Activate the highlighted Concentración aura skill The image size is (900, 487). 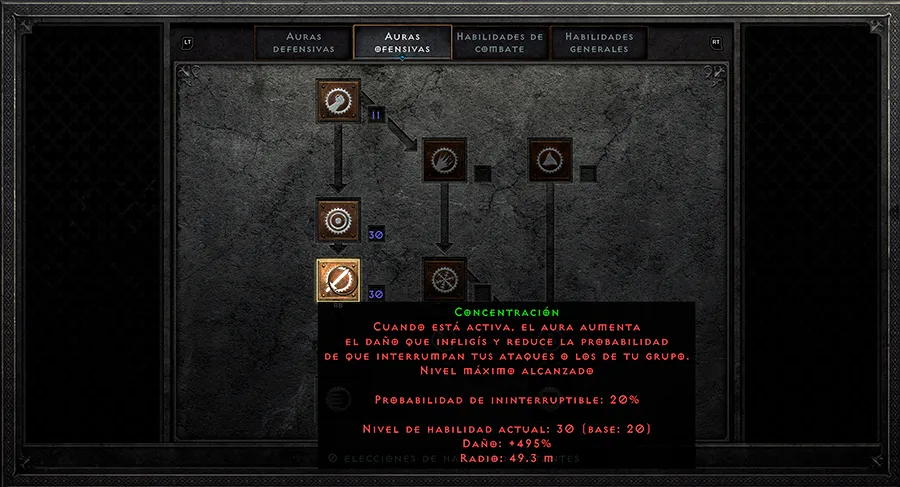click(338, 280)
